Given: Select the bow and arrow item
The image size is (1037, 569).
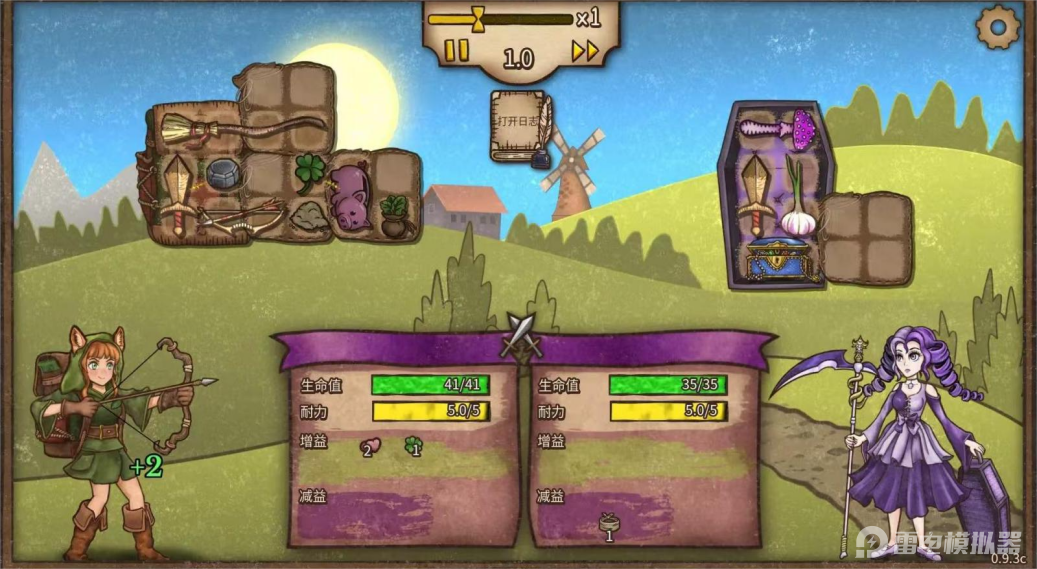Looking at the screenshot, I should point(240,217).
